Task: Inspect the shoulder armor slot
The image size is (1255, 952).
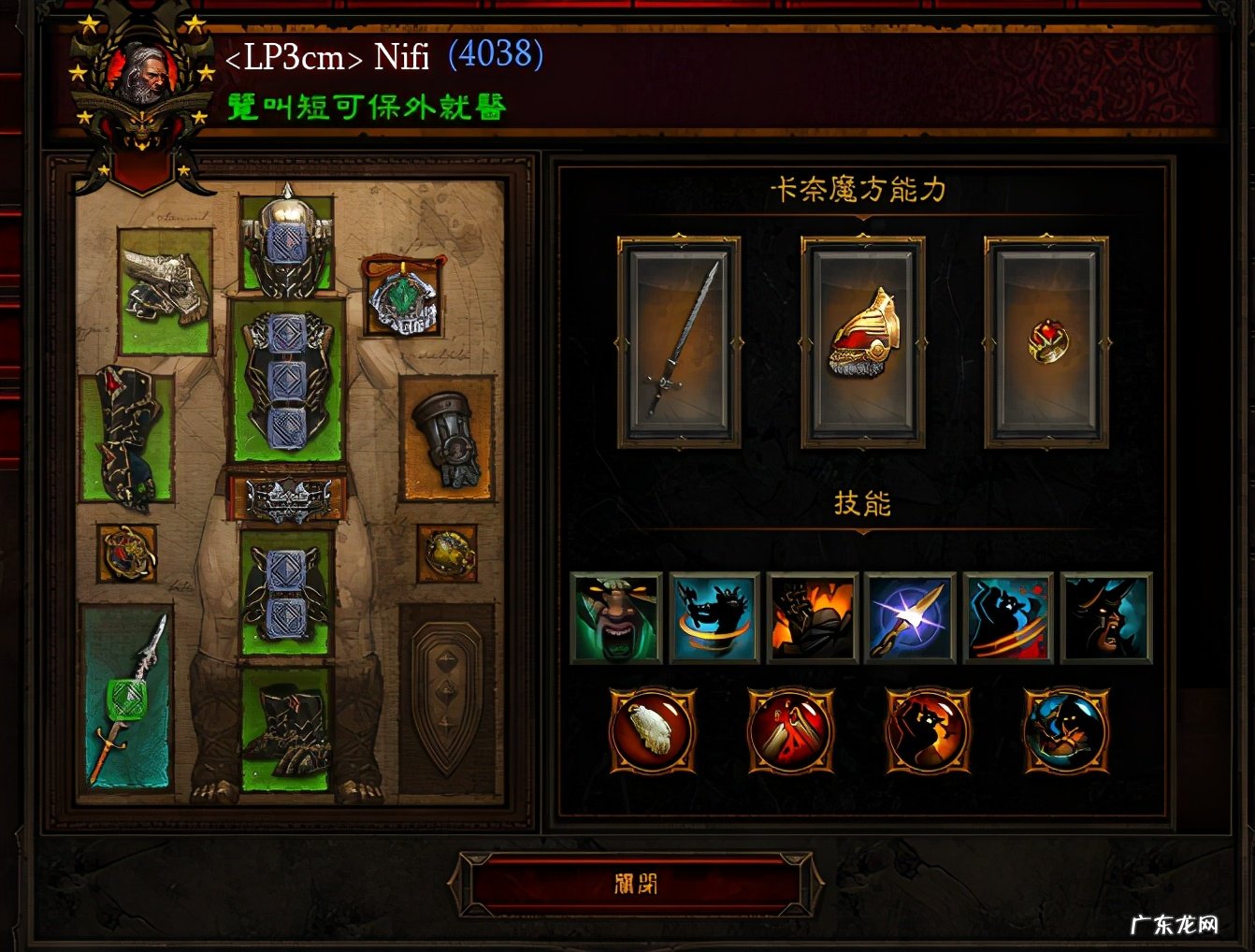Action: point(166,291)
